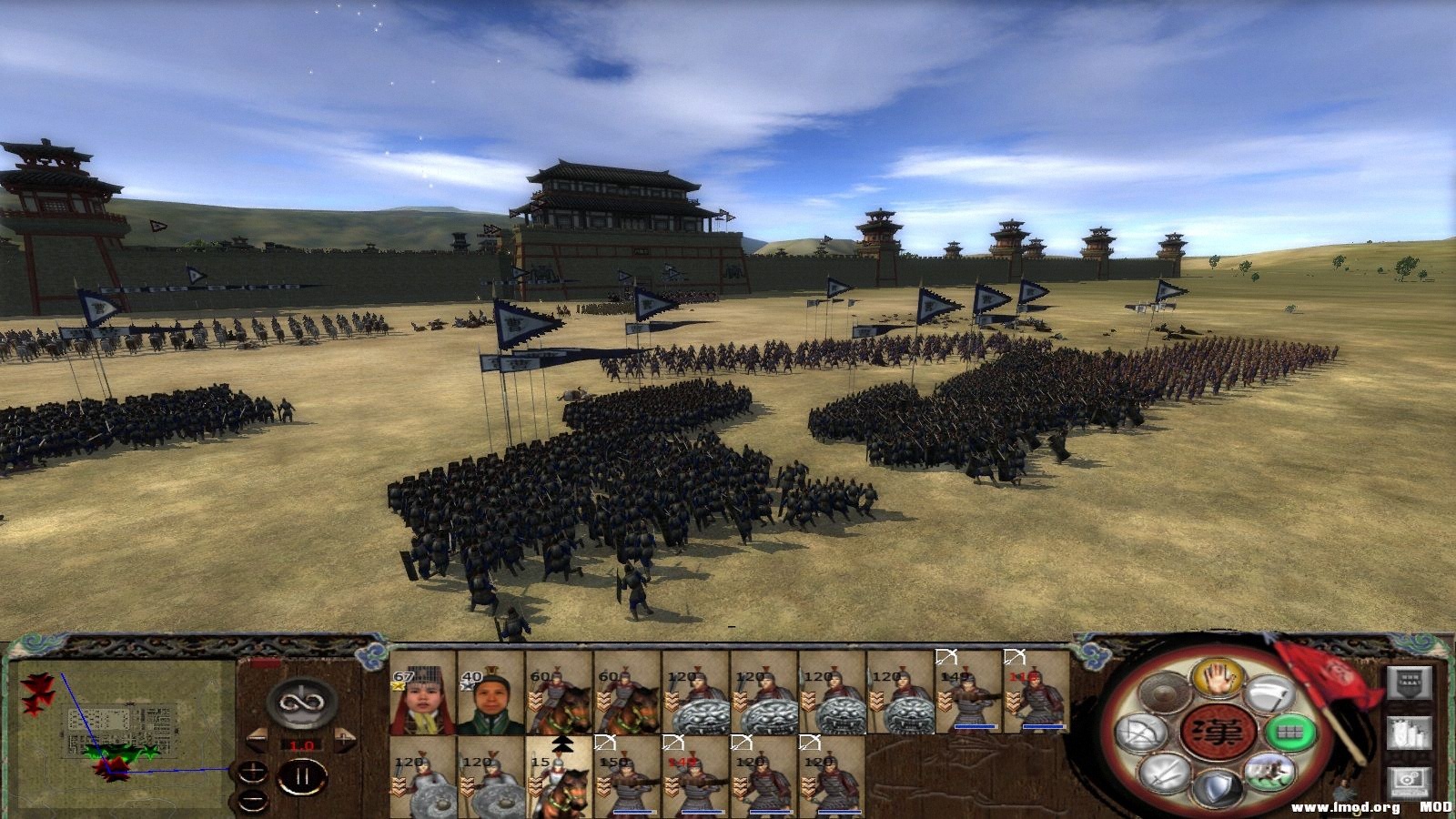Enable guard mode via the shield icon
The width and height of the screenshot is (1456, 819).
click(x=1219, y=784)
